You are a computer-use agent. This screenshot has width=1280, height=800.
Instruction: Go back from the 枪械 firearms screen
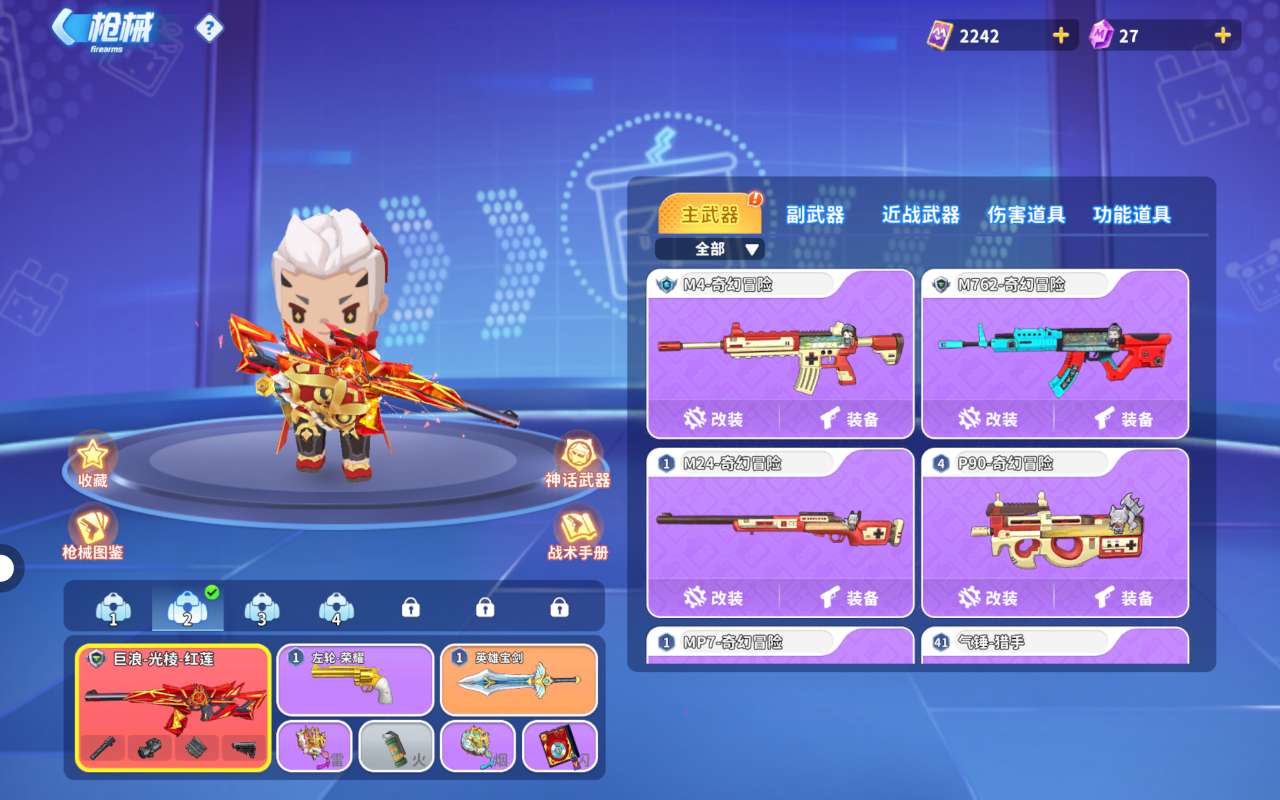(x=68, y=28)
